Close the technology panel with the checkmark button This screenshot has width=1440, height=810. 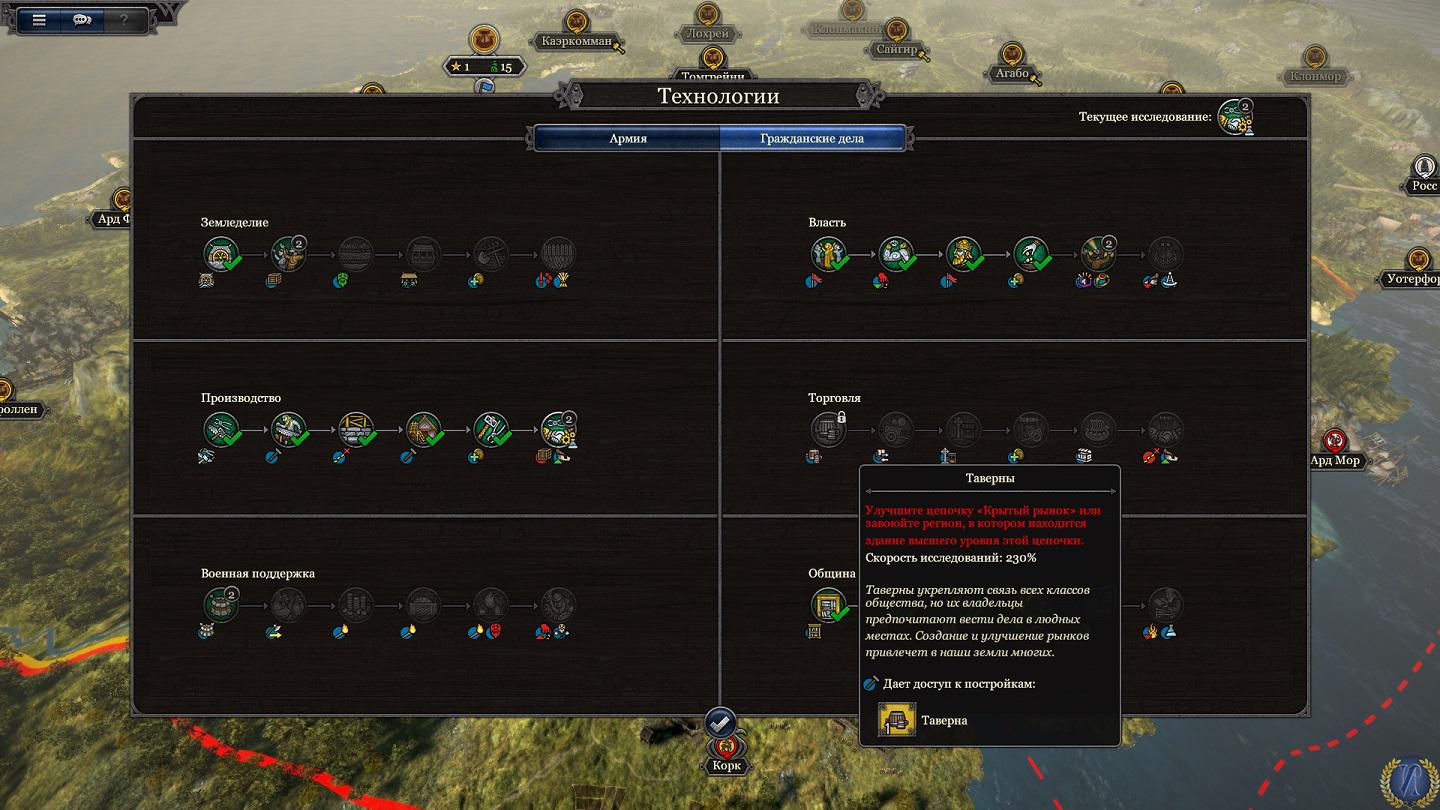point(720,723)
